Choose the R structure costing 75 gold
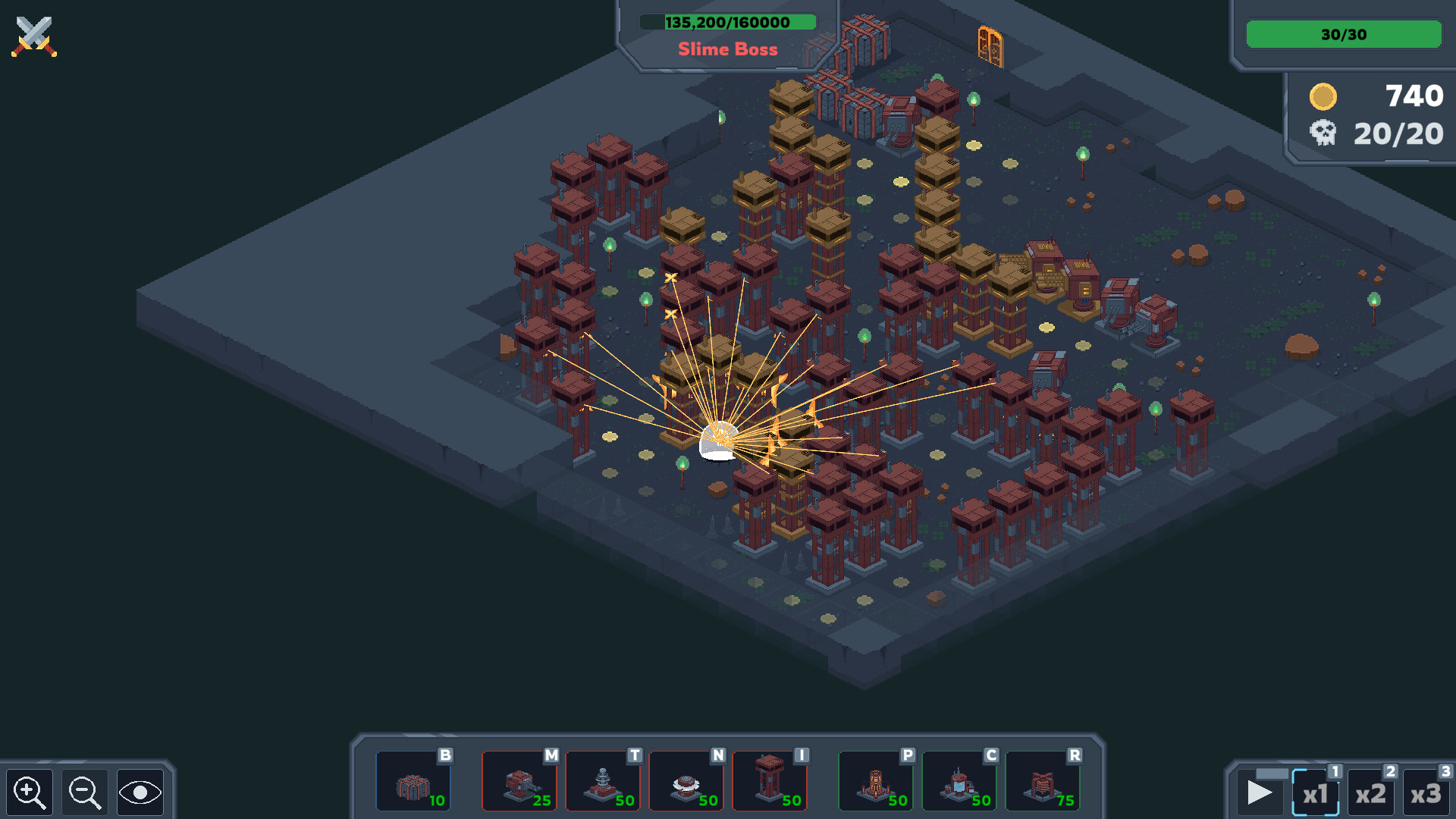The width and height of the screenshot is (1456, 819). click(1043, 781)
